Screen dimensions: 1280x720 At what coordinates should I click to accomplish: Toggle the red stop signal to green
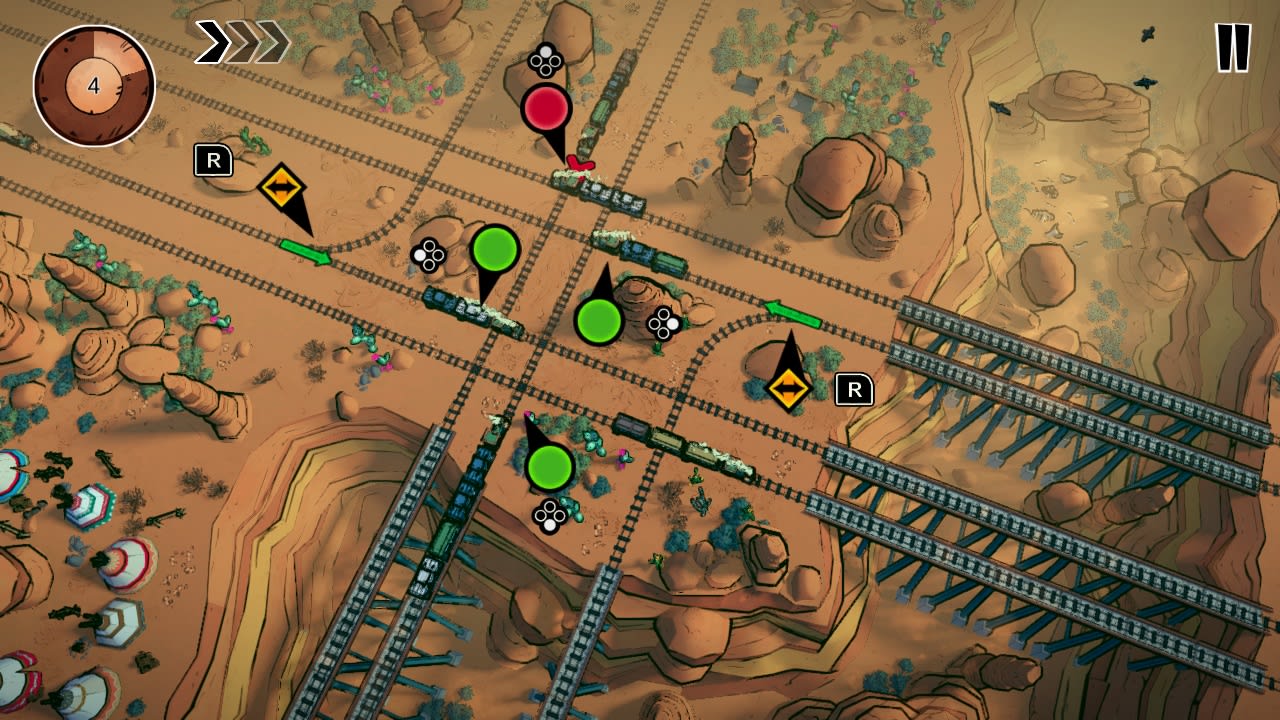[545, 107]
